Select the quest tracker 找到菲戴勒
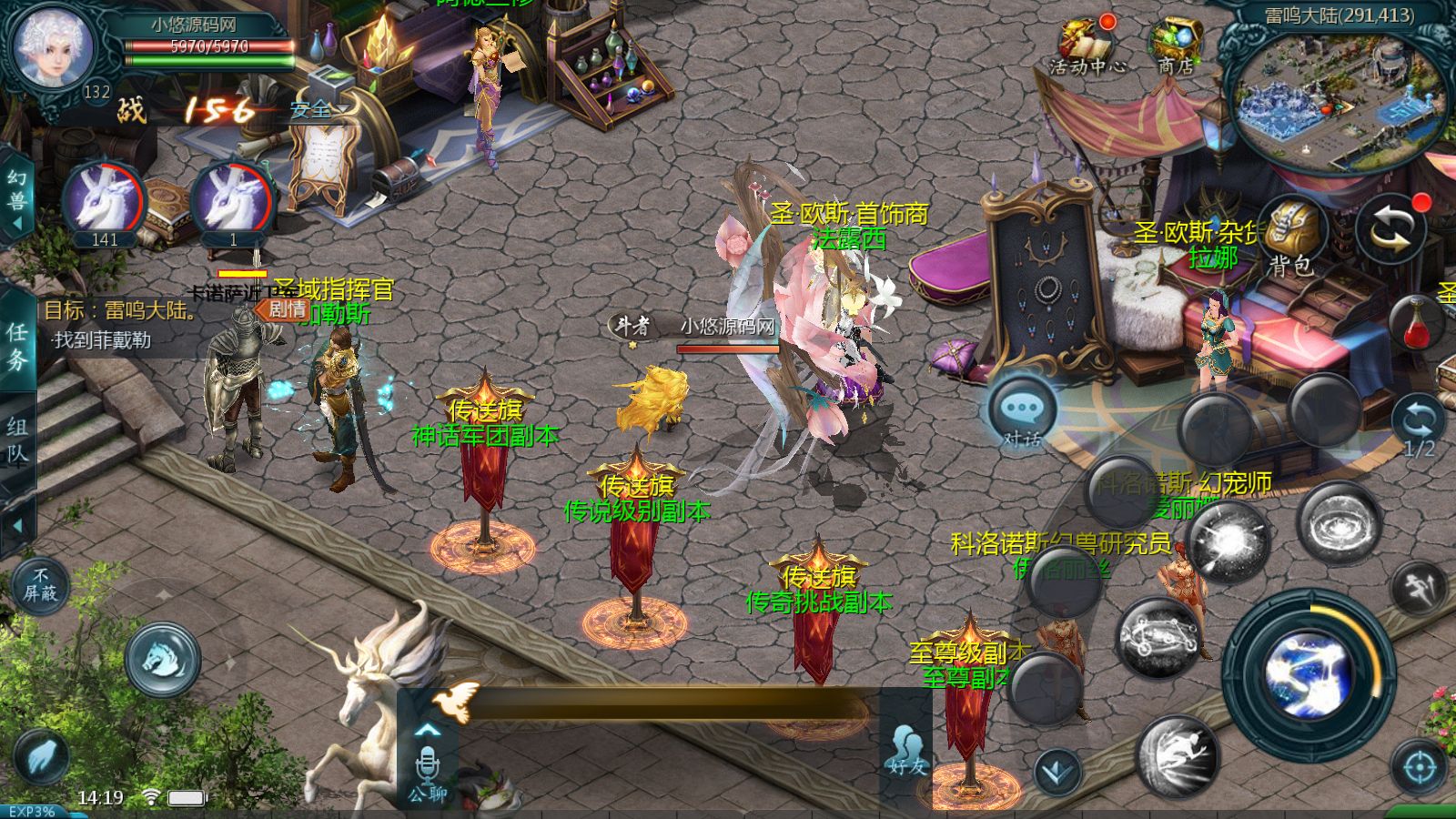 (102, 340)
